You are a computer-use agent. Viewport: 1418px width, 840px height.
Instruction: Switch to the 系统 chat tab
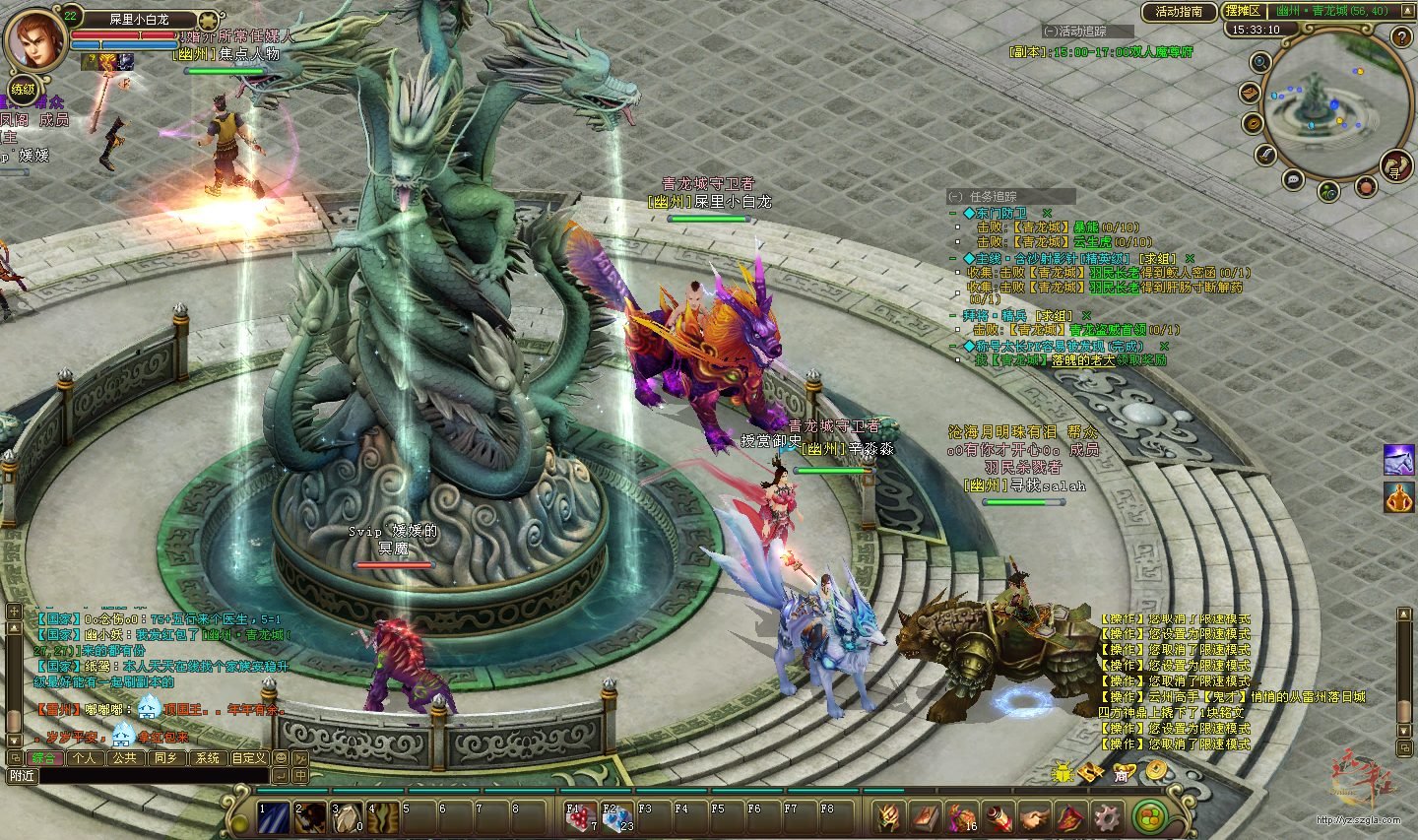[x=207, y=758]
